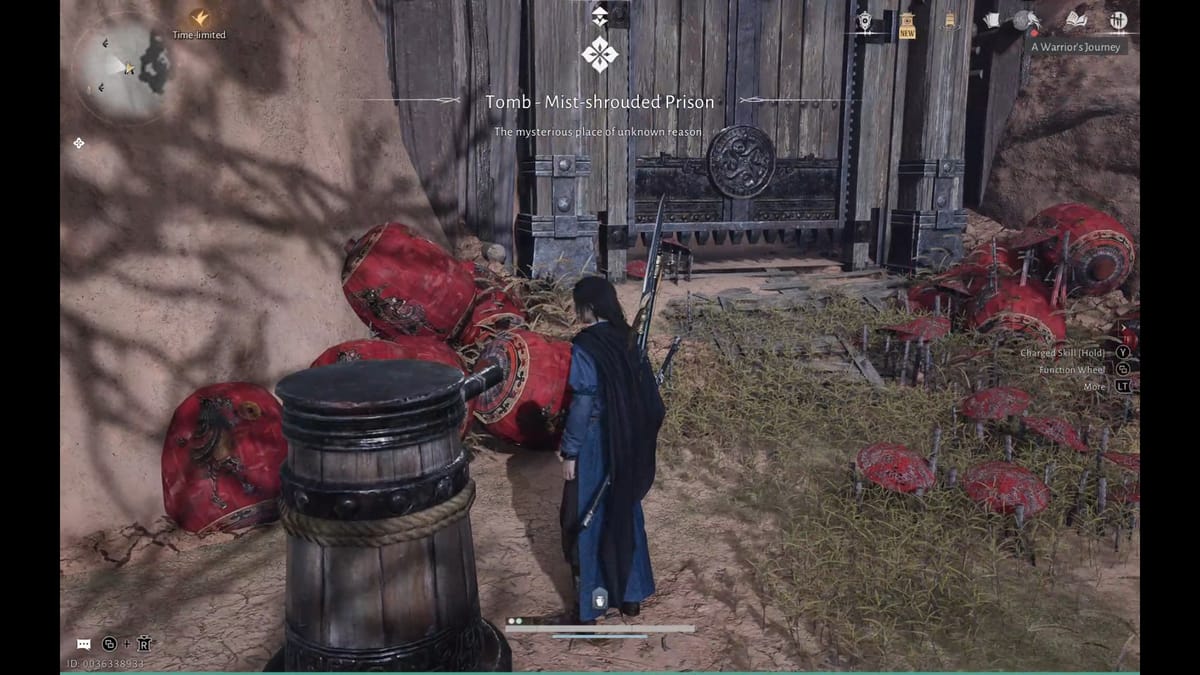Open the Time-limited event icon
The height and width of the screenshot is (675, 1200).
[x=200, y=18]
